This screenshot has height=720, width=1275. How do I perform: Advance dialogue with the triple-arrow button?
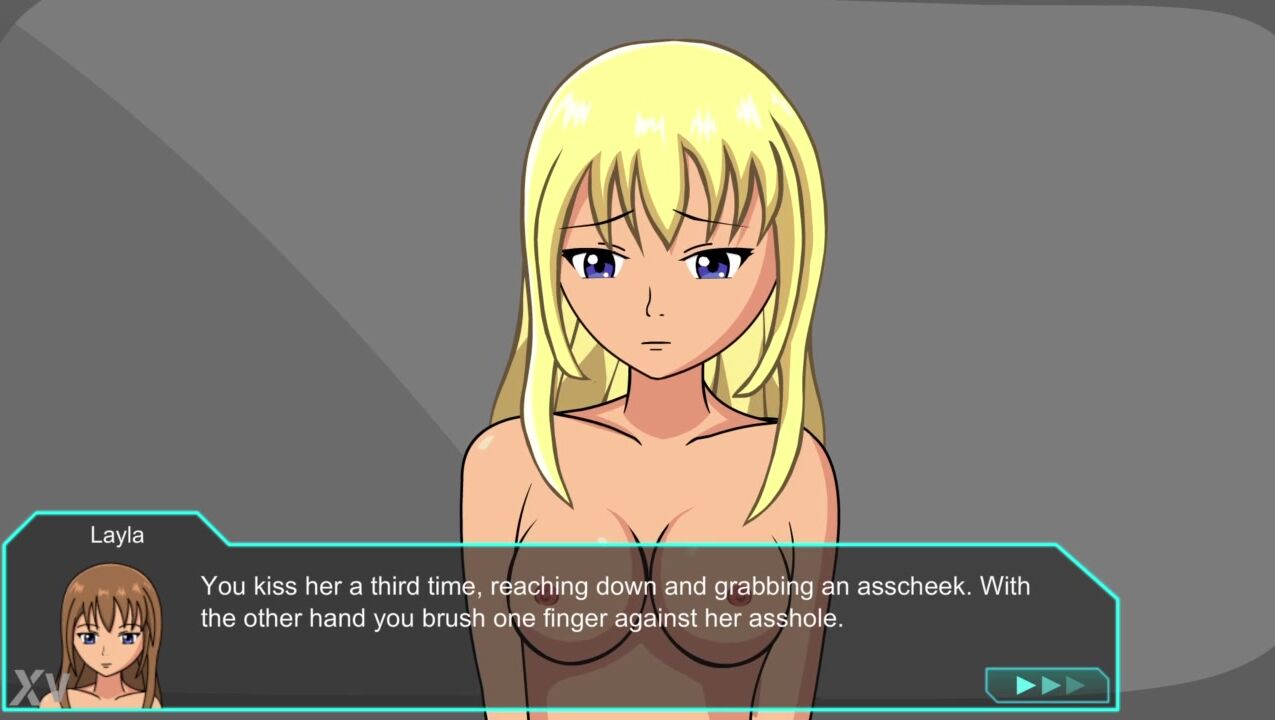coord(1048,685)
